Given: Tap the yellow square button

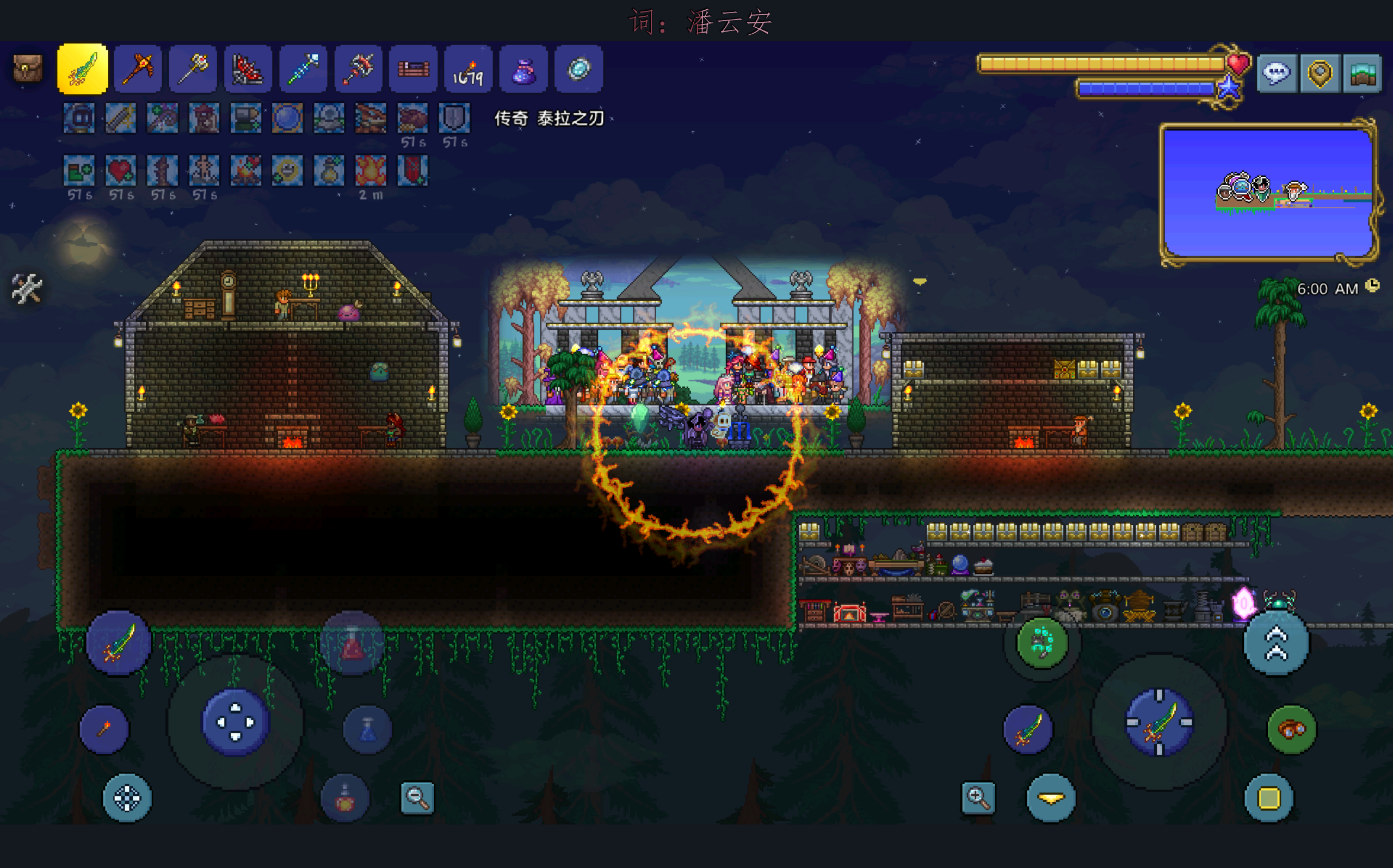Looking at the screenshot, I should (1269, 798).
